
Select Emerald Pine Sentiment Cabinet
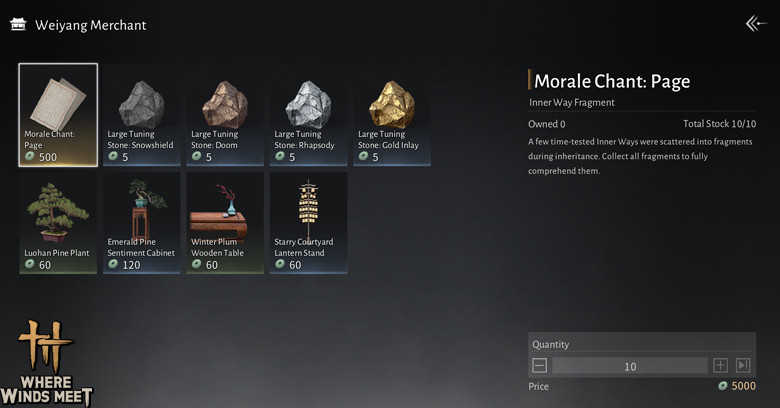pyautogui.click(x=141, y=222)
